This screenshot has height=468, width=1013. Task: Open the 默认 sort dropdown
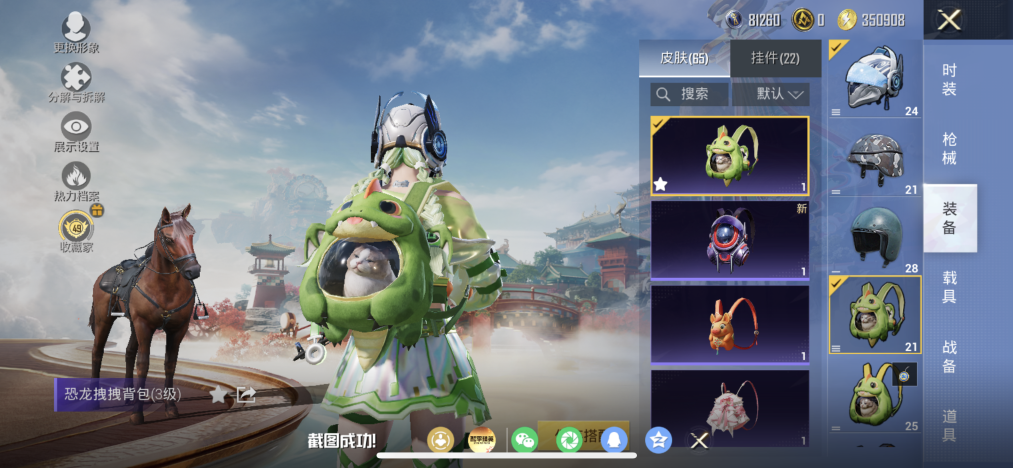770,94
